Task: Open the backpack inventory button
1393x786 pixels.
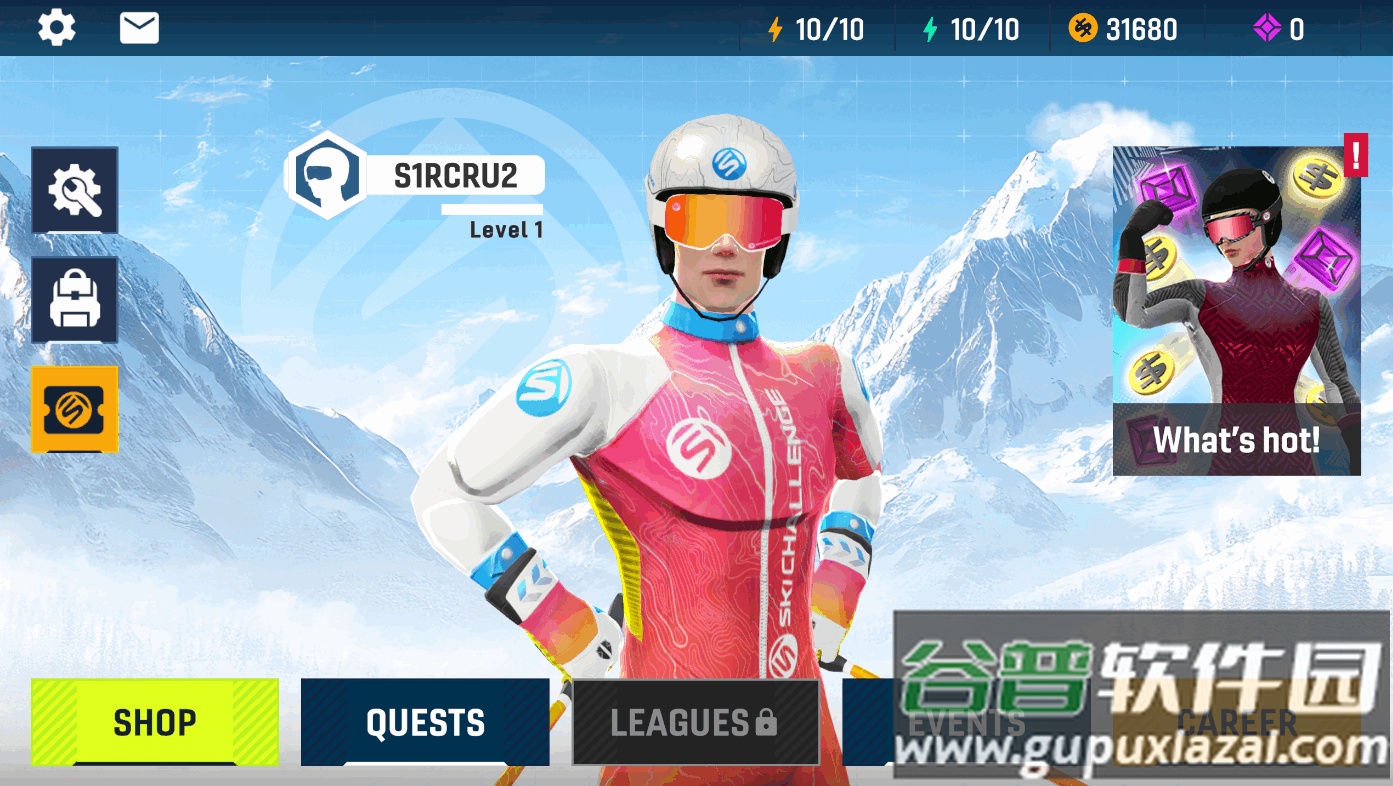Action: coord(75,300)
